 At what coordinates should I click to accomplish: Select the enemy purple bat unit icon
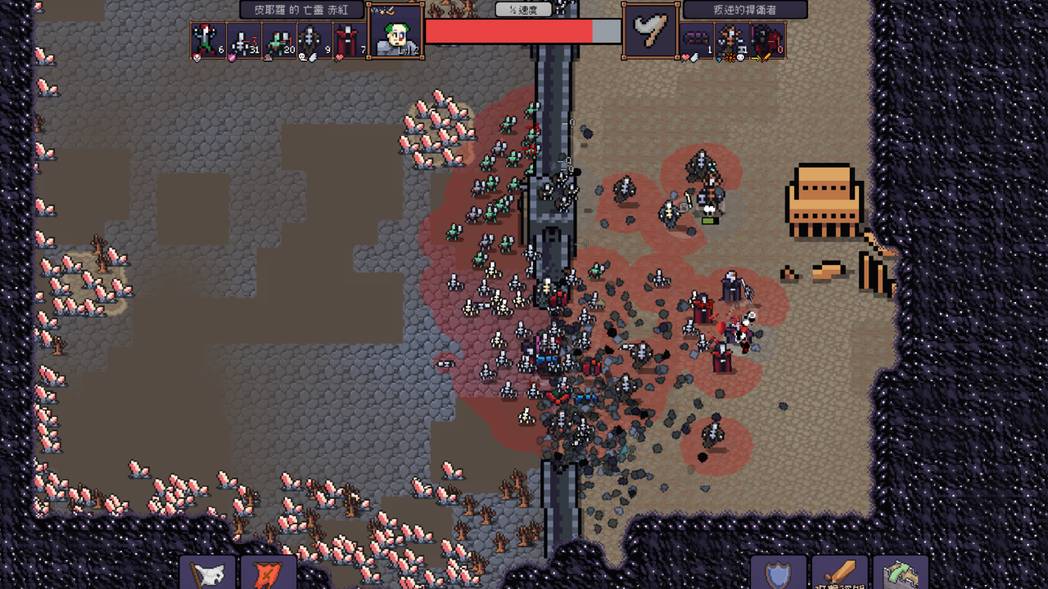pos(697,41)
